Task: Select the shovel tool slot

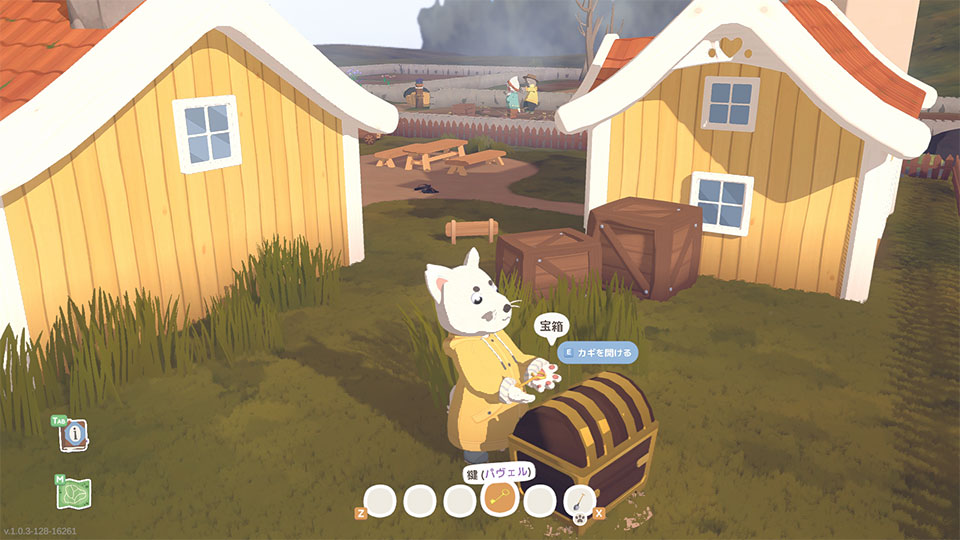Action: [x=580, y=499]
